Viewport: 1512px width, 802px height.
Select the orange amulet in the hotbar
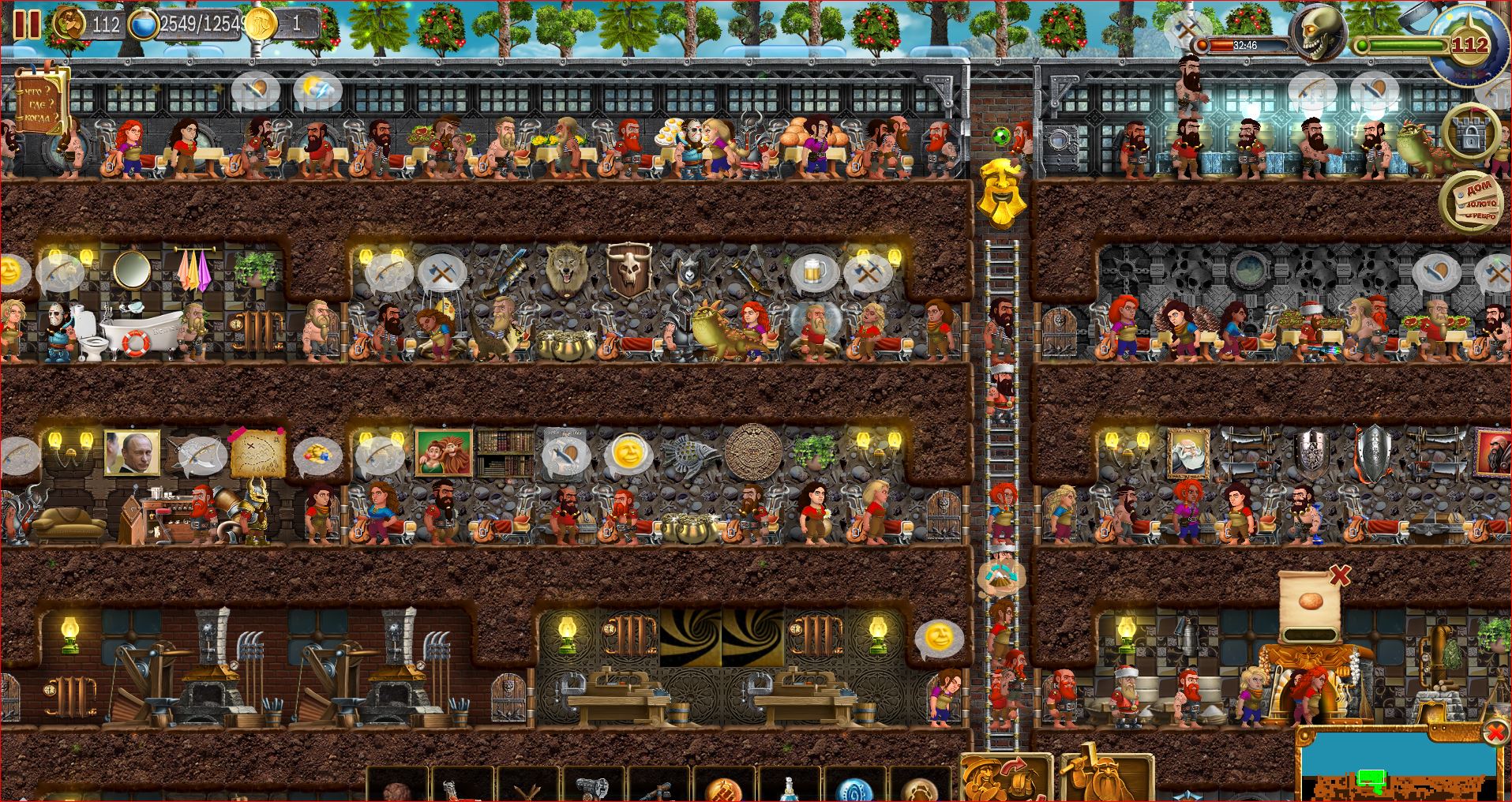point(725,788)
